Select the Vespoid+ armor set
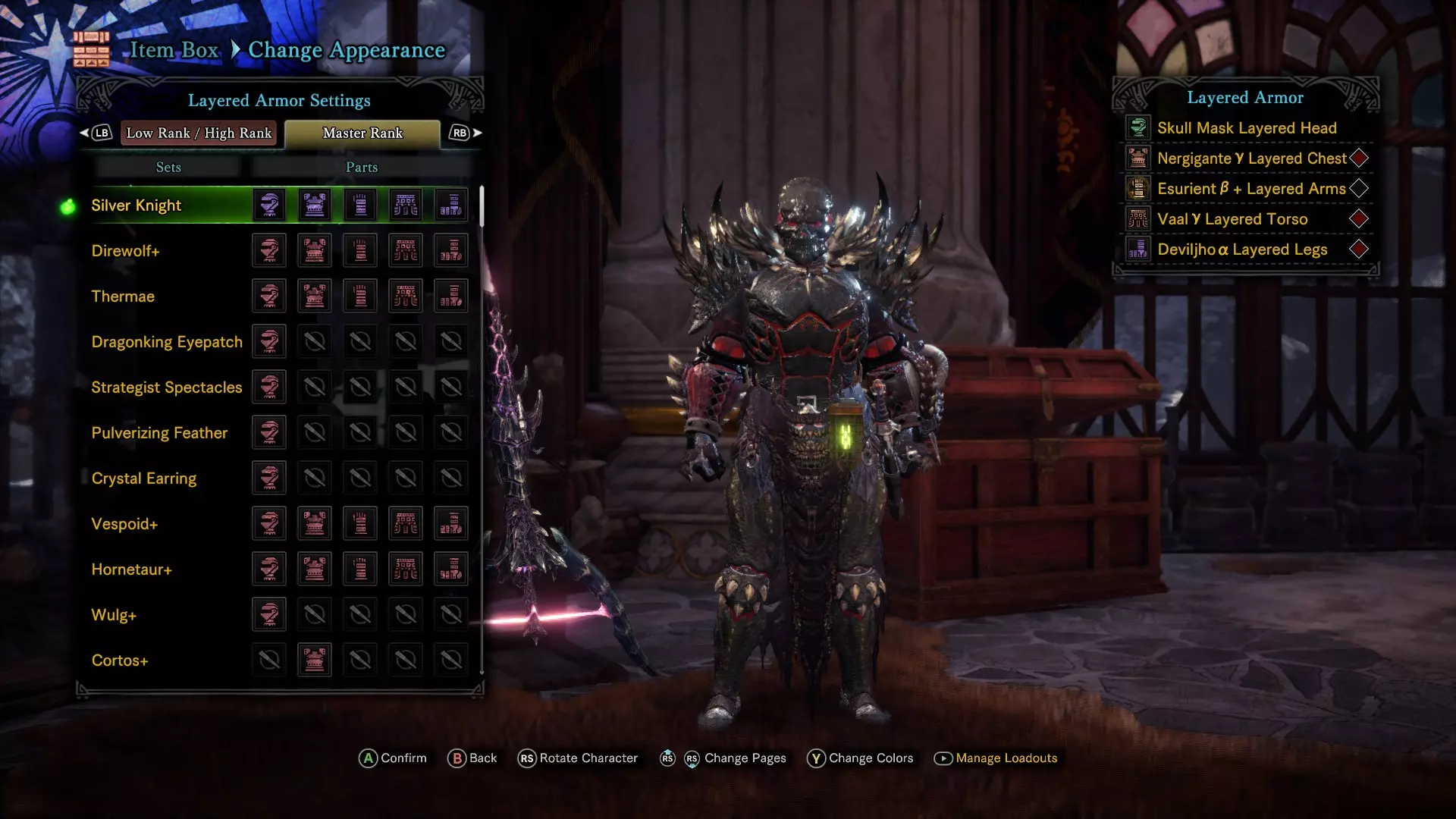 (x=124, y=524)
